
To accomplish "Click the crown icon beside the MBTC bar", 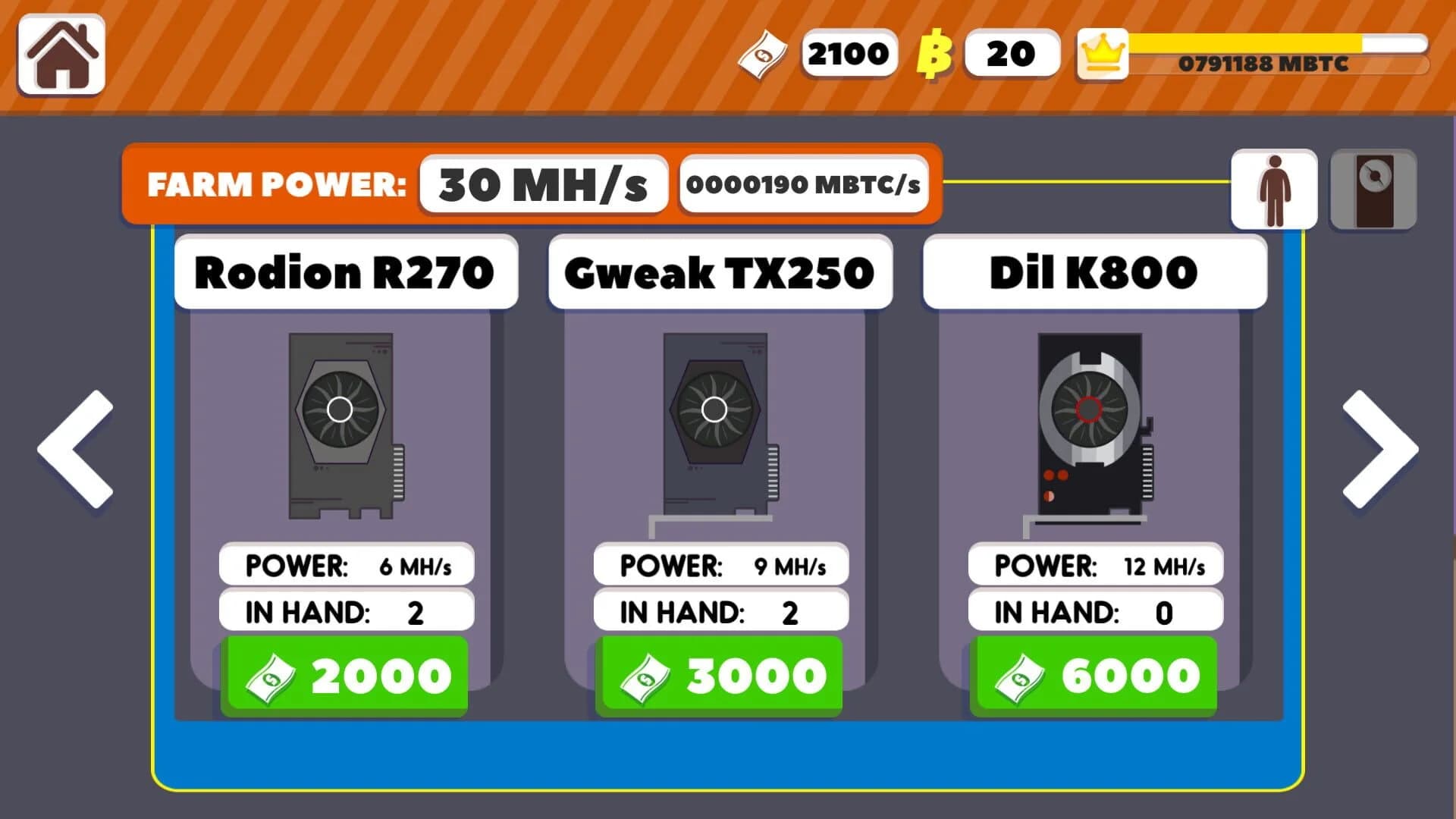I will [1102, 52].
